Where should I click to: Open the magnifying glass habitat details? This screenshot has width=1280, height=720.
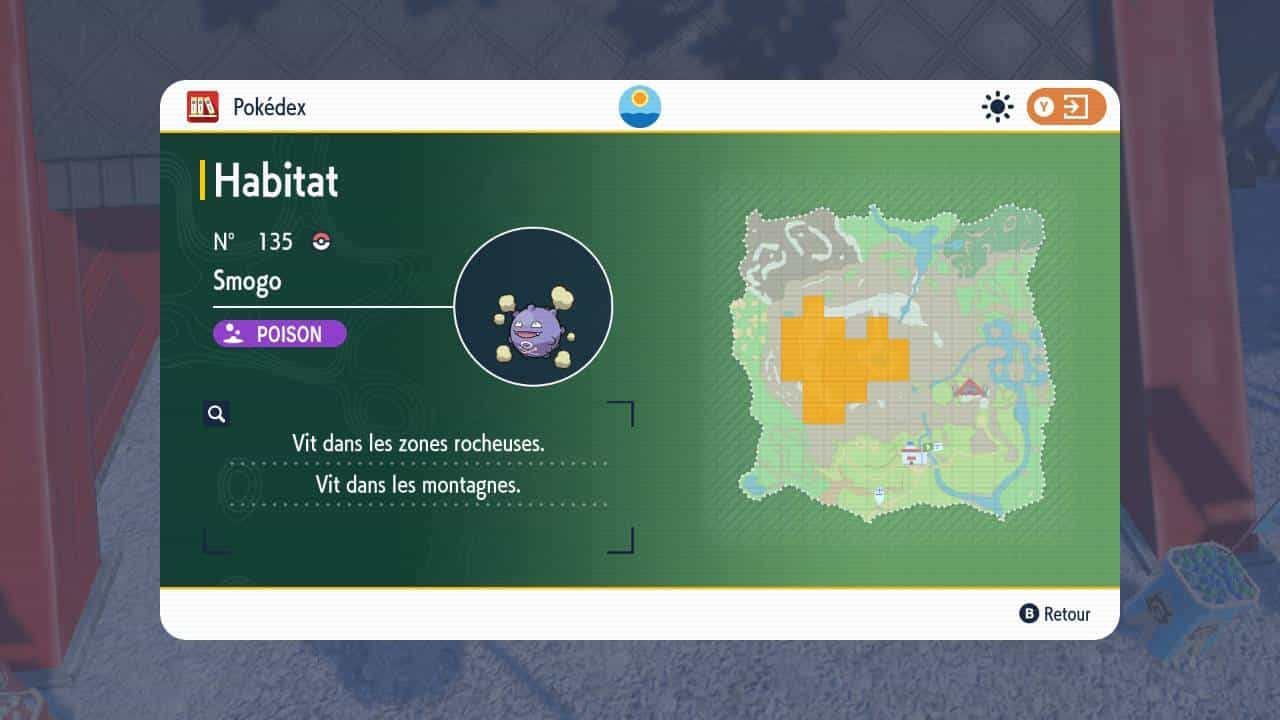[x=216, y=414]
